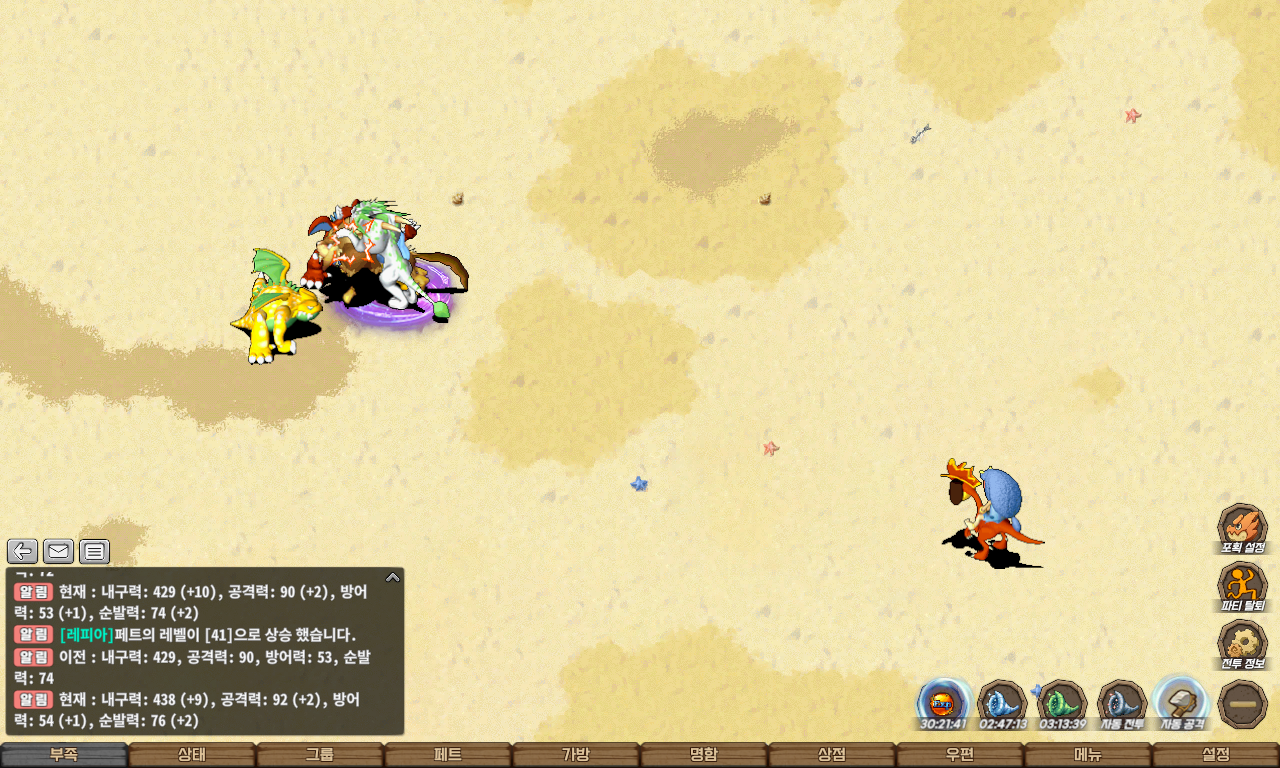
Task: Toggle 자동 전투 auto battle
Action: pos(1122,703)
